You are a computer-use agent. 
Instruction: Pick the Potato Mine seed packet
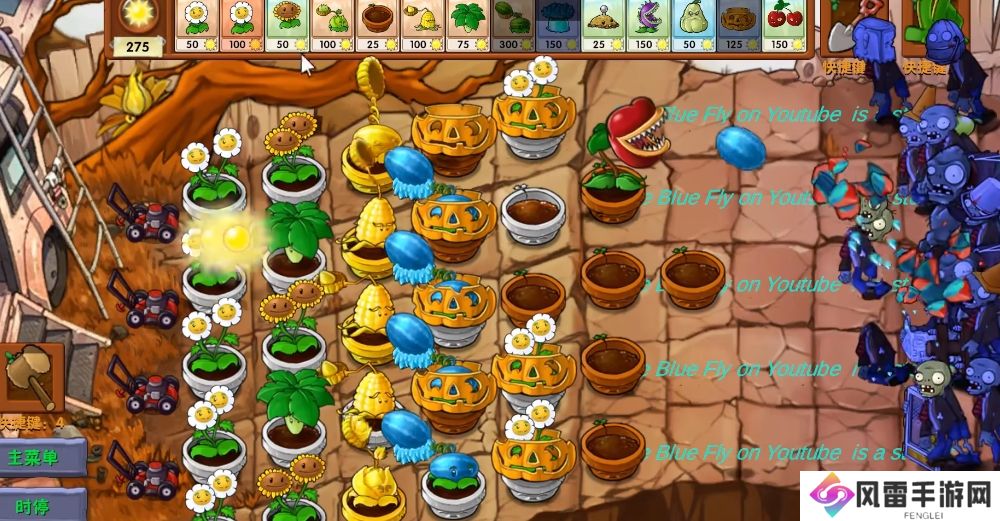coord(601,25)
